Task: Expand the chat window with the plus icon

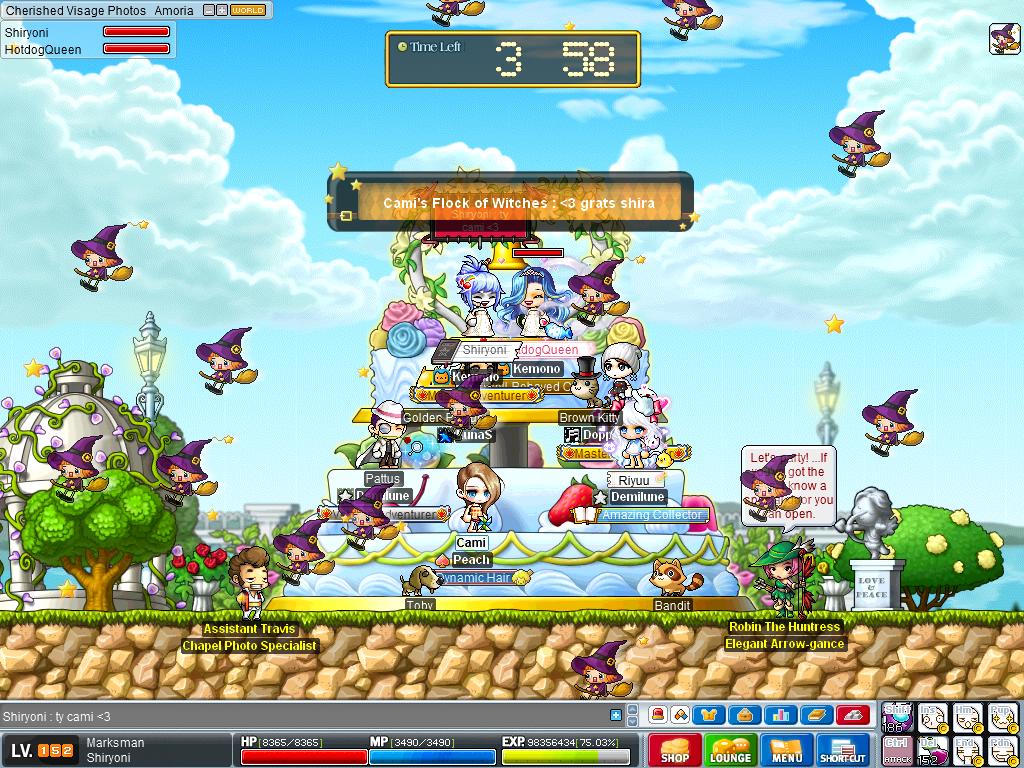Action: click(616, 715)
